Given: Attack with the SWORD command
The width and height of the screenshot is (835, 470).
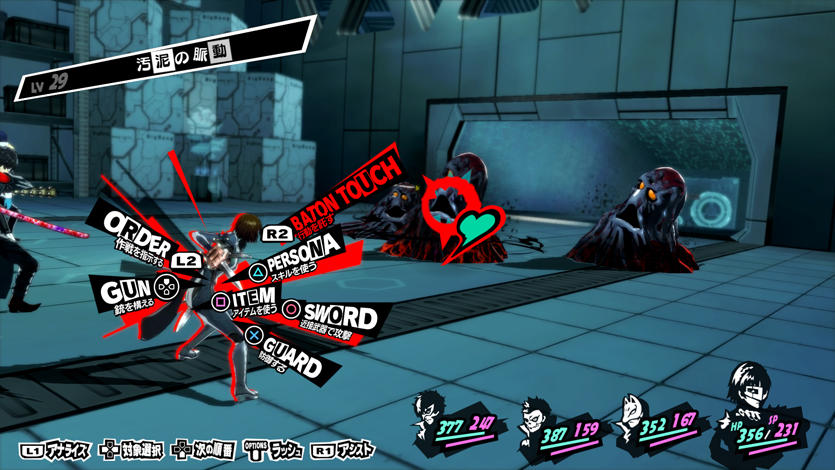Looking at the screenshot, I should [336, 317].
